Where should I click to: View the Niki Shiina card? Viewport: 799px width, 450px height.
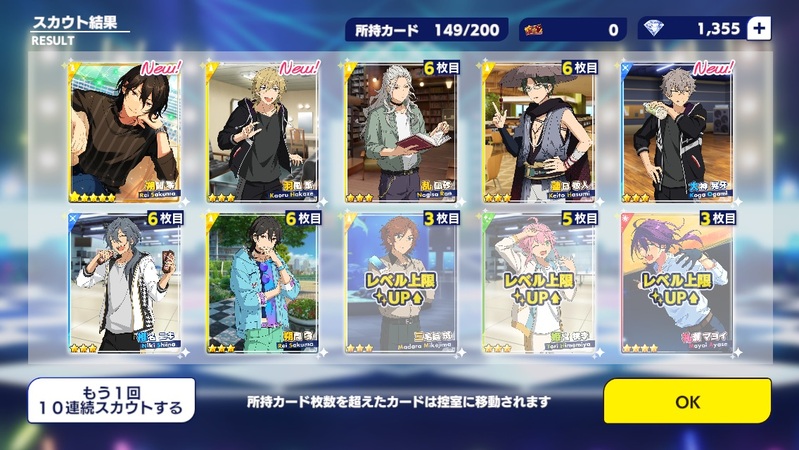tap(125, 283)
